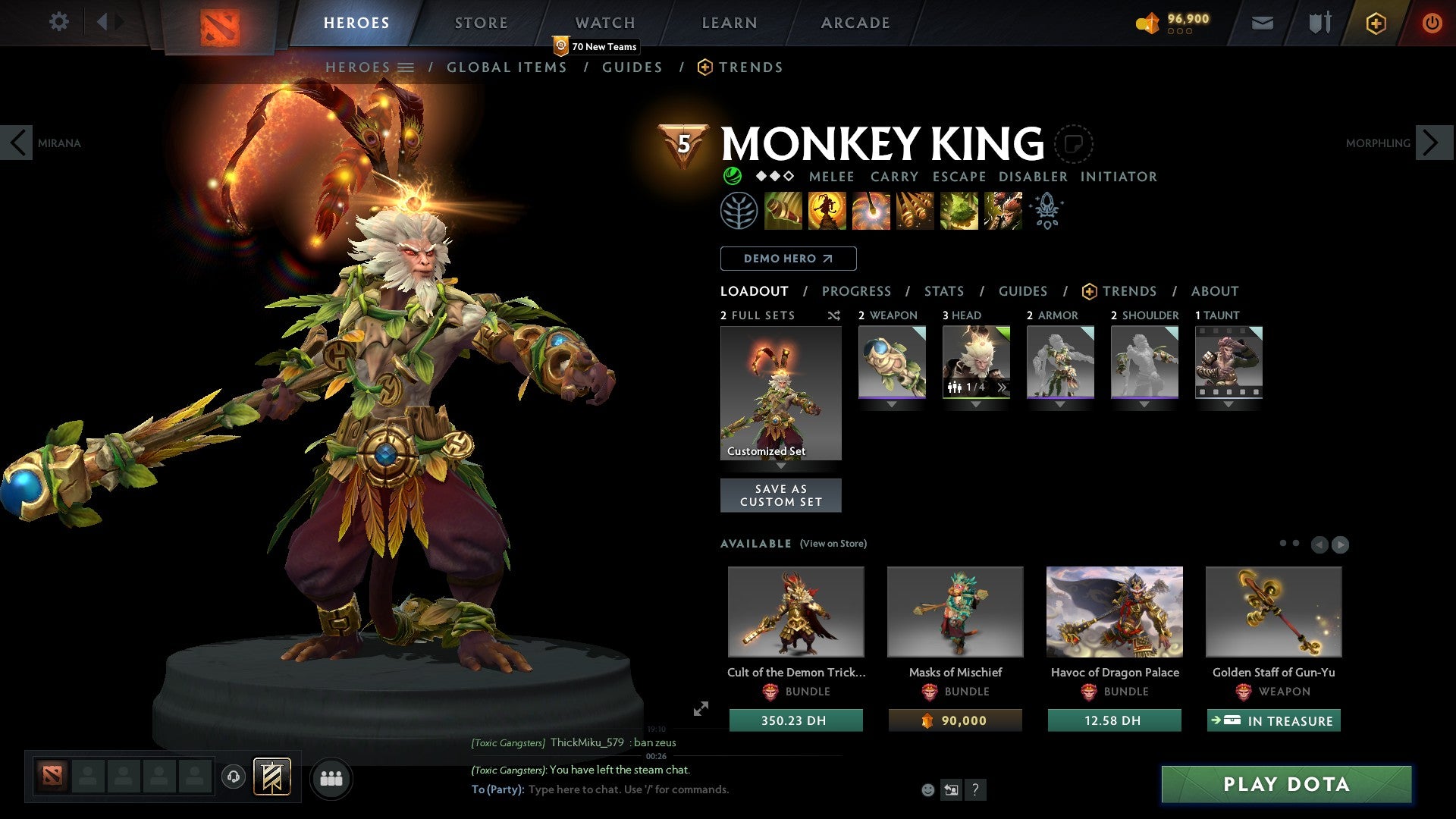Open the Aghanim's Scepter upgrade icon
Image resolution: width=1456 pixels, height=819 pixels.
(1046, 211)
